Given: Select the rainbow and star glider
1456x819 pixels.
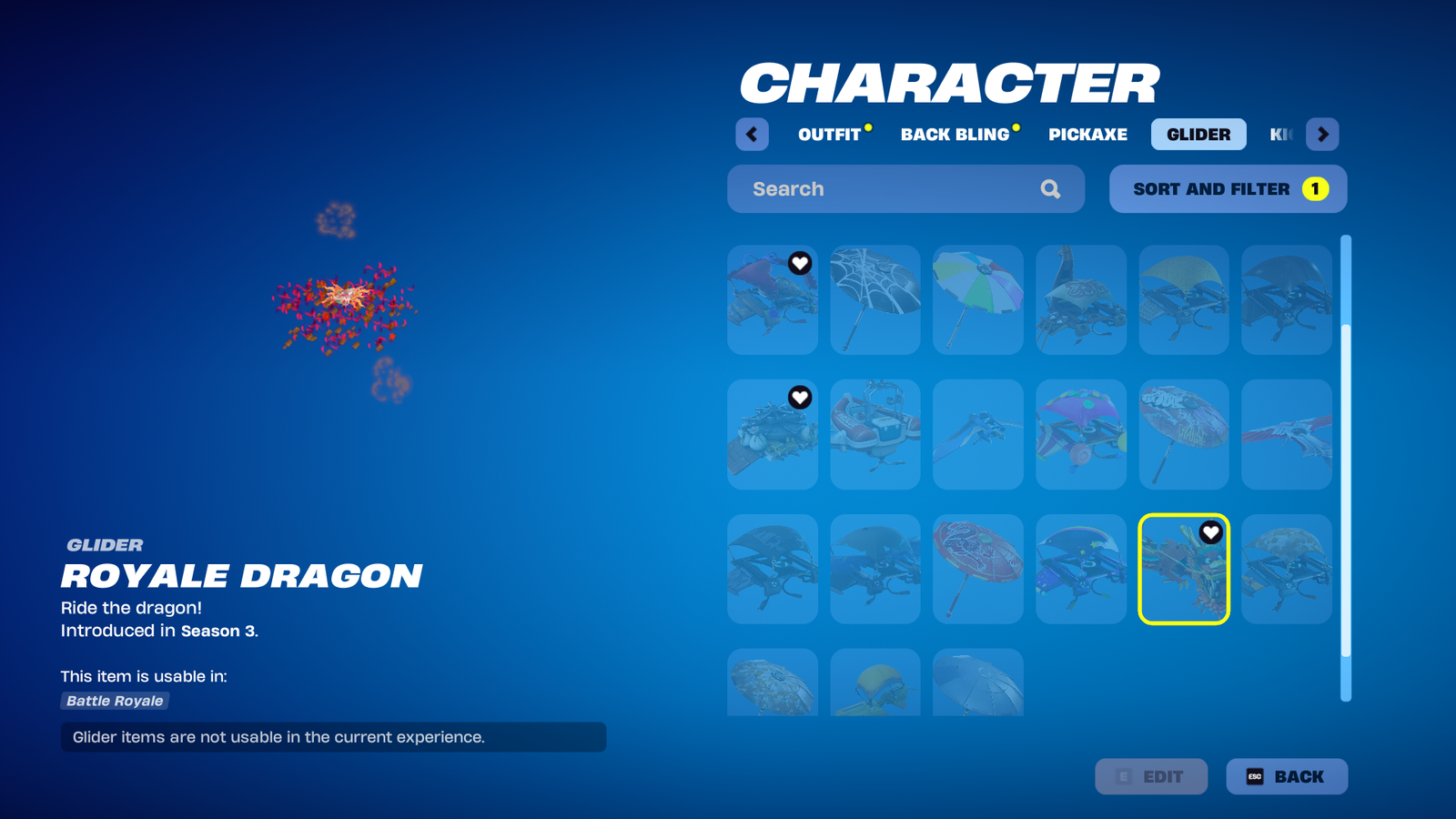Looking at the screenshot, I should 1081,570.
